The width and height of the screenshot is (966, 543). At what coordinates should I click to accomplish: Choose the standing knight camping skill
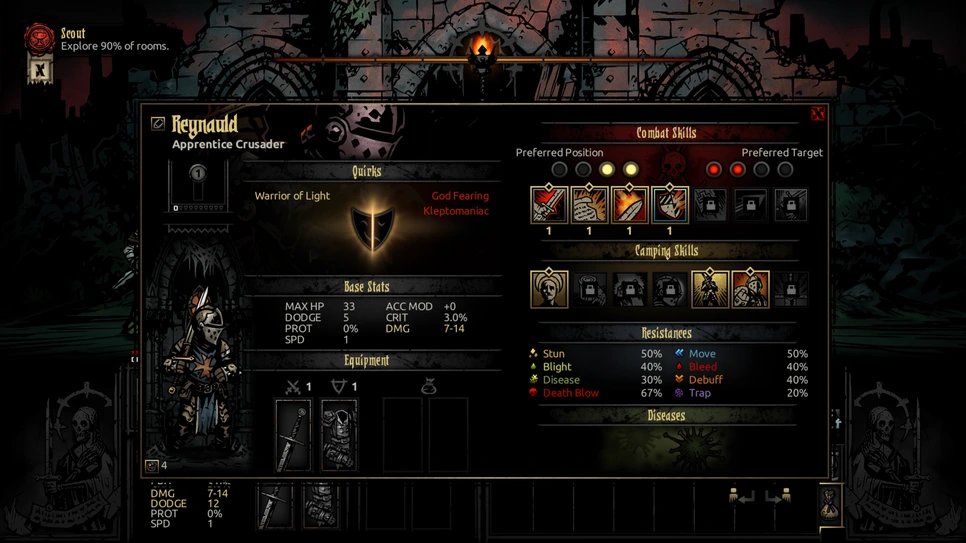[x=709, y=289]
